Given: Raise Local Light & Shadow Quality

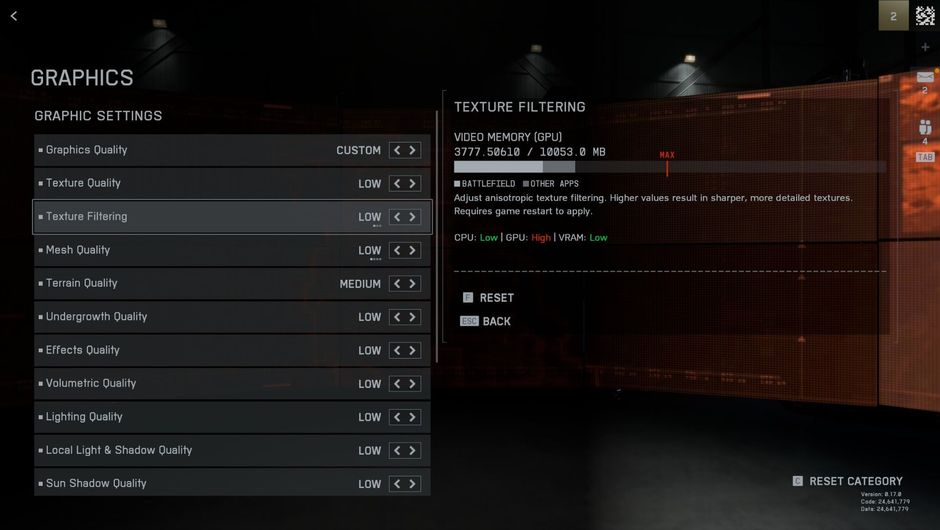Looking at the screenshot, I should coord(412,451).
